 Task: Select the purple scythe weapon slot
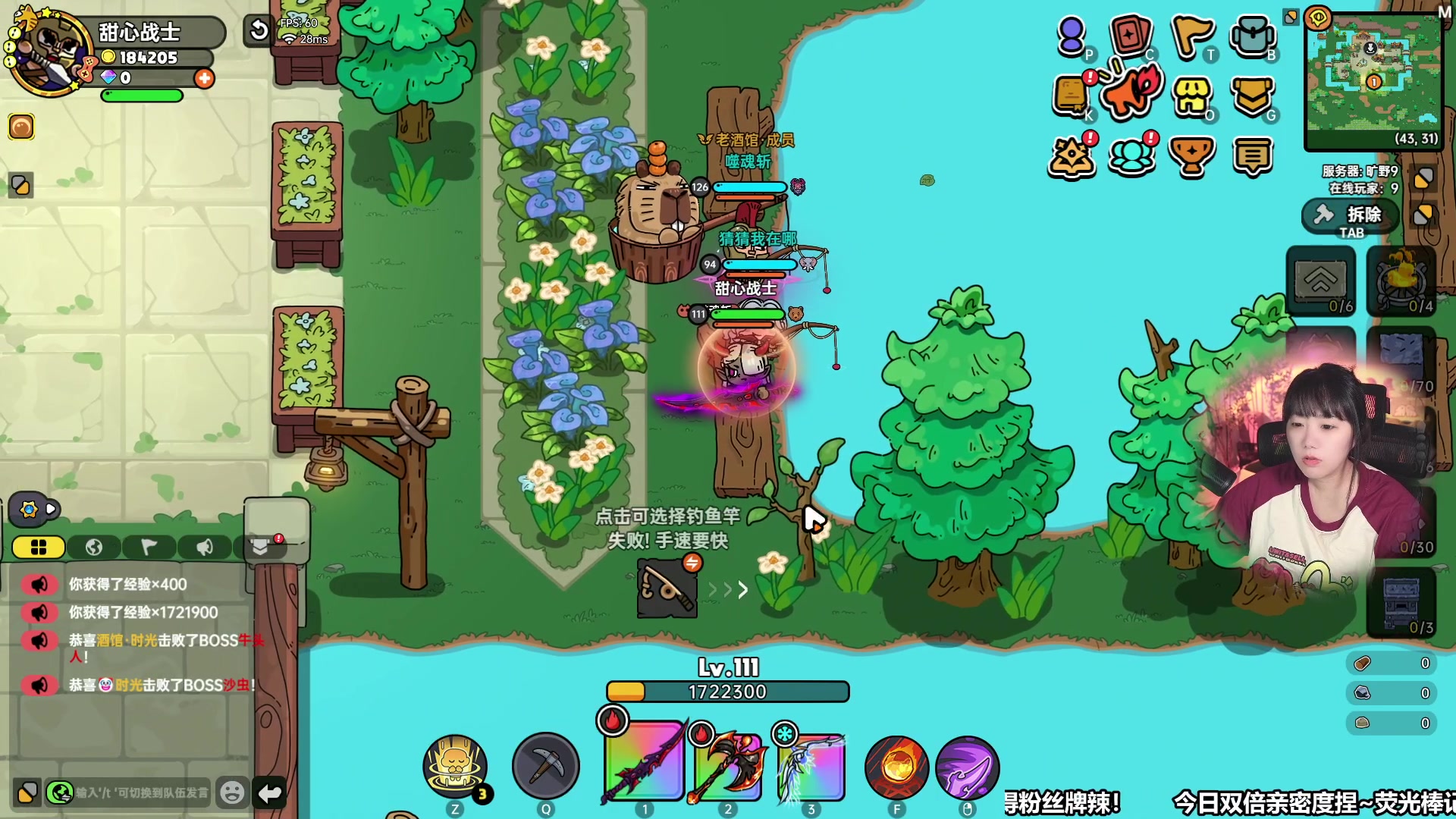(644, 761)
